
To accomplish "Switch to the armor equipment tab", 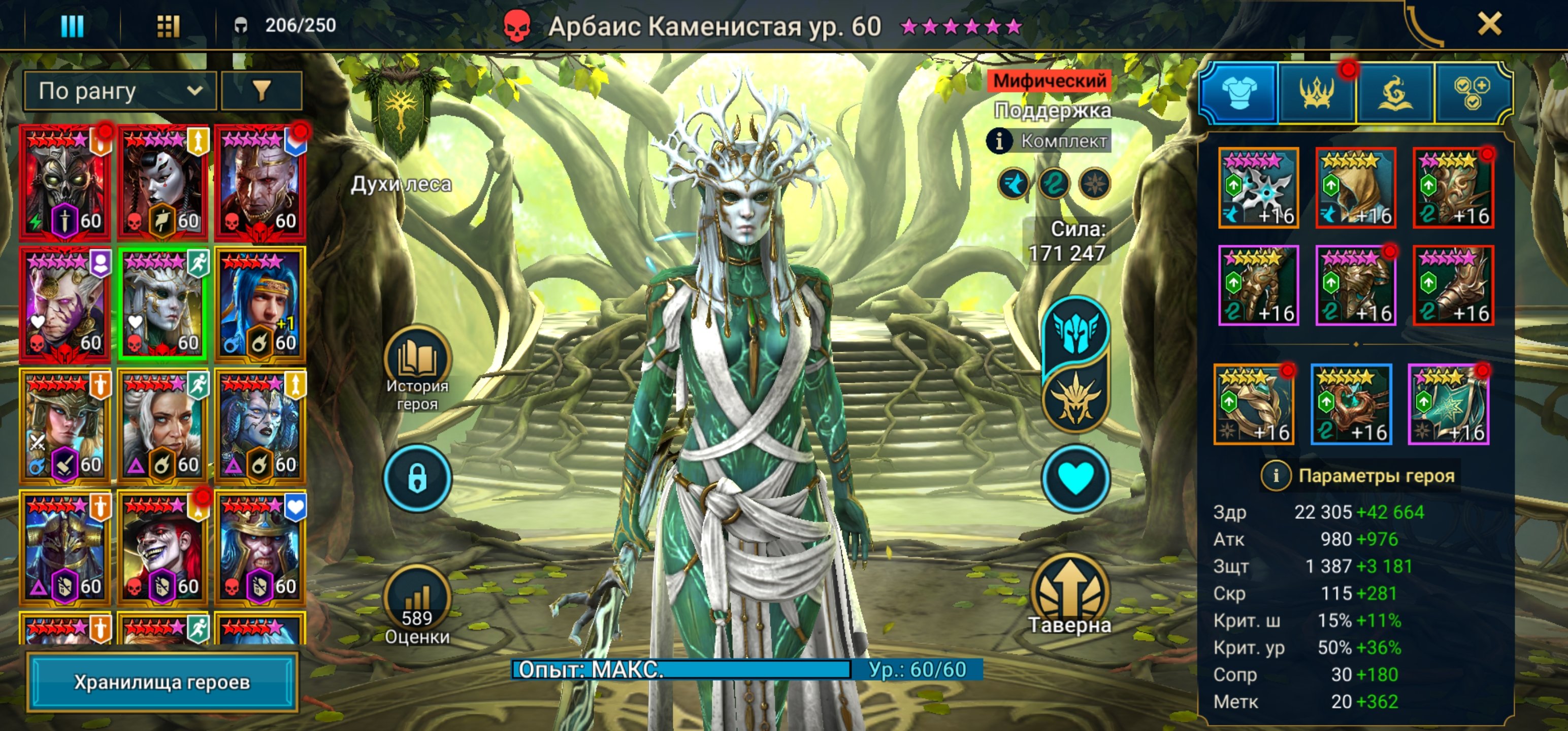I will [1238, 93].
